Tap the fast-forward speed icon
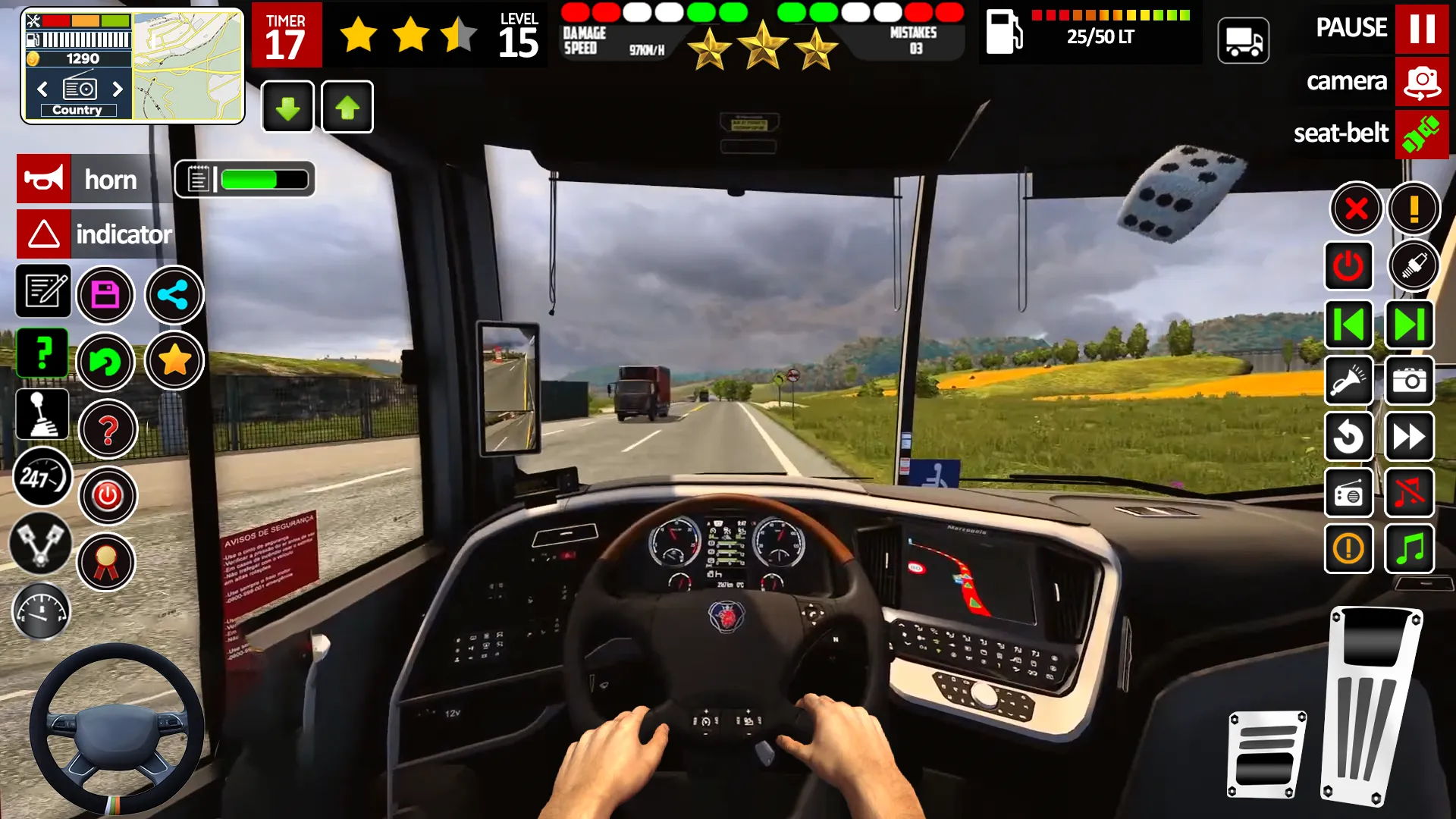 (x=1410, y=437)
